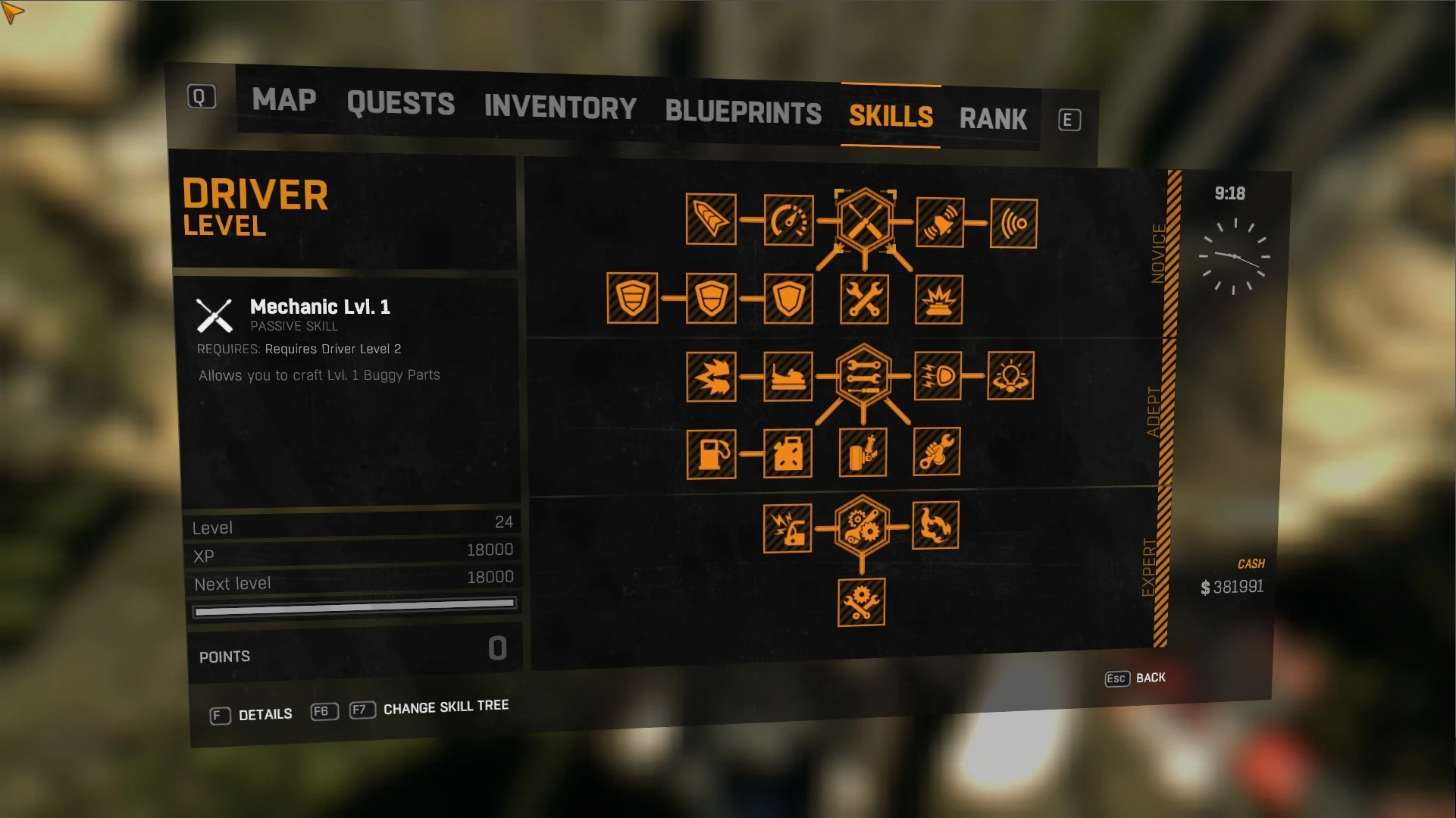
Task: Select the car alarm bell skill node
Action: pos(940,222)
